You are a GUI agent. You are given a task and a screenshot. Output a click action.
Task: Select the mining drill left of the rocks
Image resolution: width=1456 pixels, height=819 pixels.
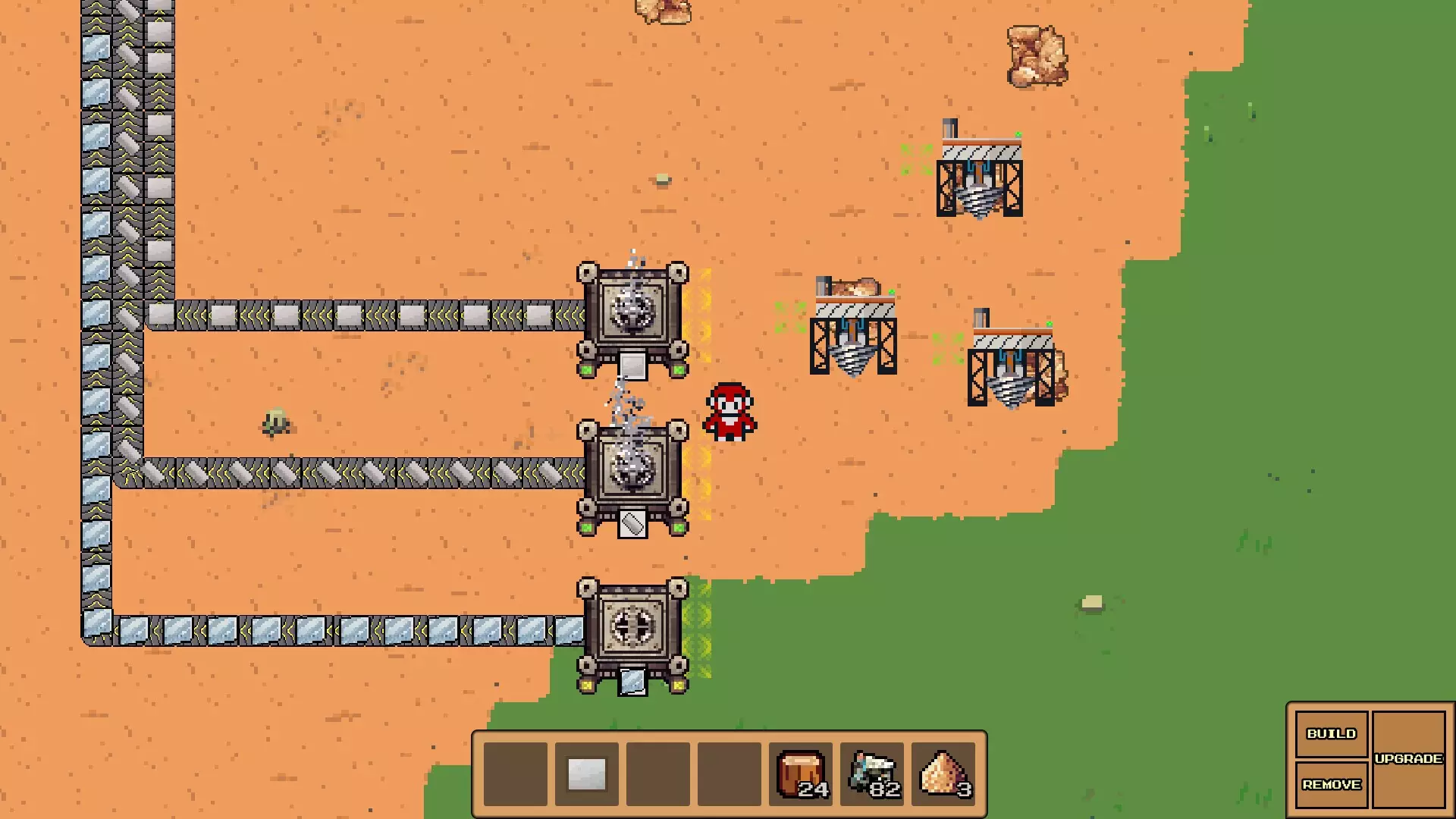(x=852, y=334)
